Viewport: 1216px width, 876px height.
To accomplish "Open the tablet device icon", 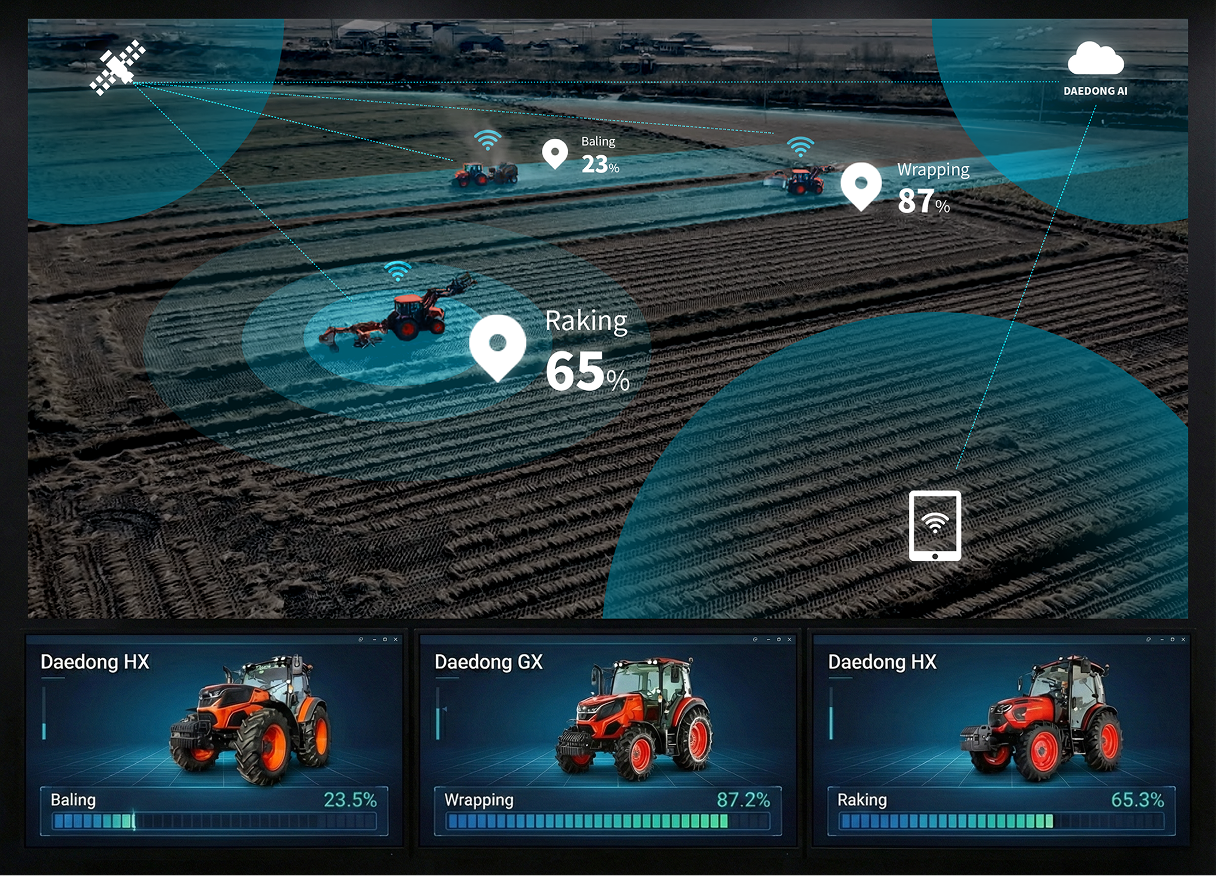I will pyautogui.click(x=934, y=525).
